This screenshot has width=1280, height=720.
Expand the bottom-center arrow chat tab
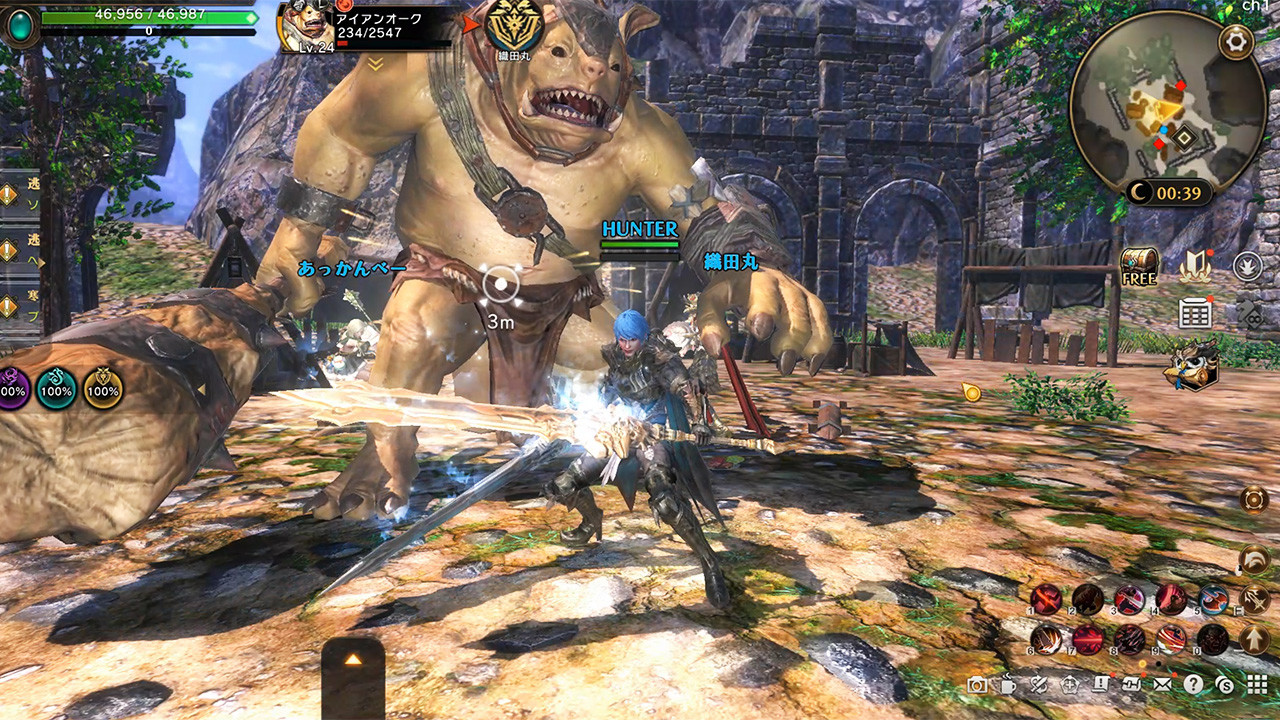coord(356,660)
